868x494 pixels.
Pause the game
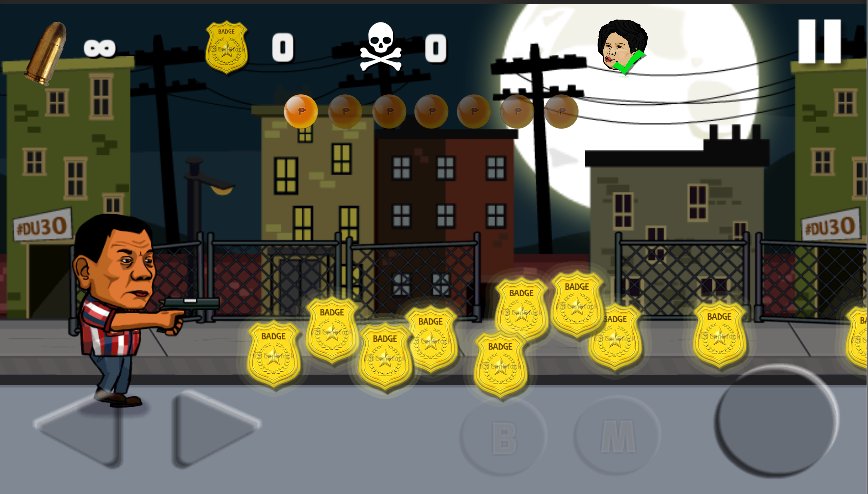[x=819, y=42]
